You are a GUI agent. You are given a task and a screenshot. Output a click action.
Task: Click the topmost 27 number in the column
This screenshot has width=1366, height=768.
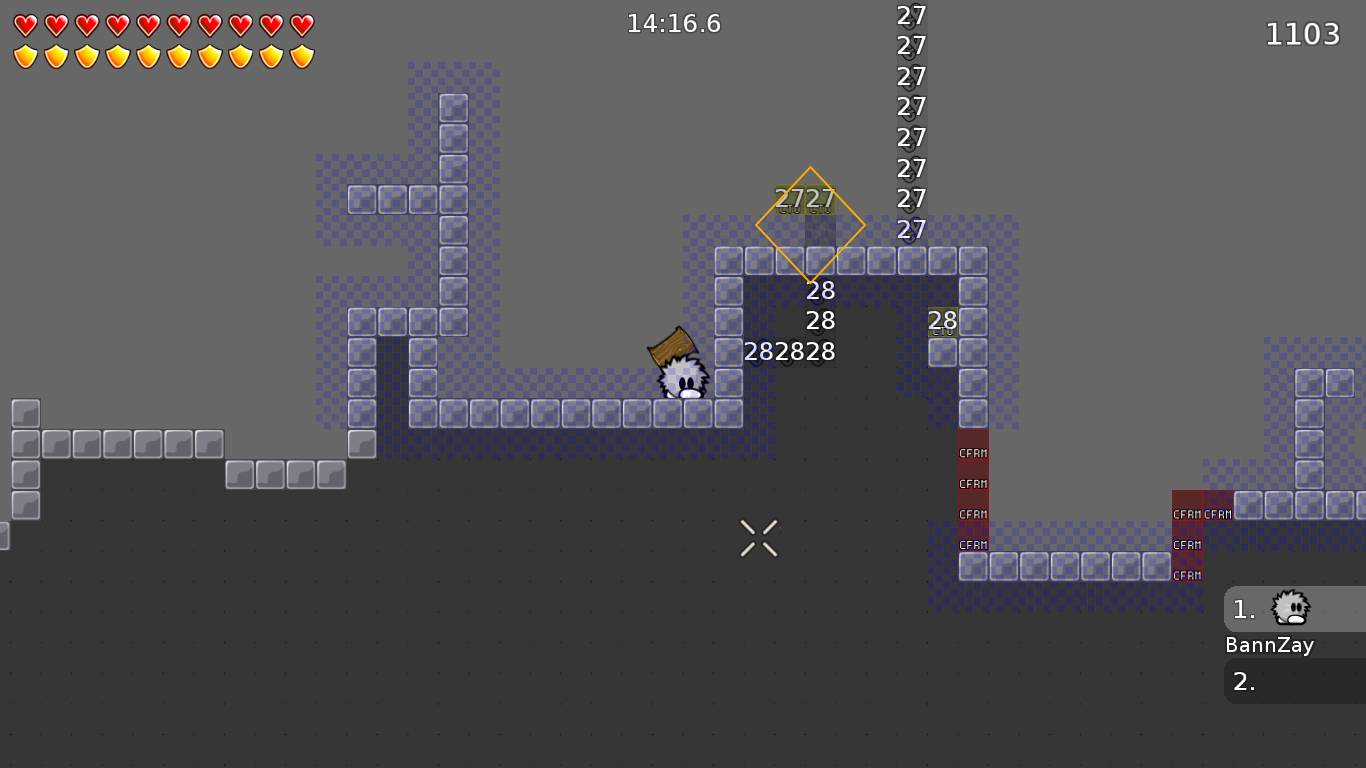pyautogui.click(x=911, y=16)
